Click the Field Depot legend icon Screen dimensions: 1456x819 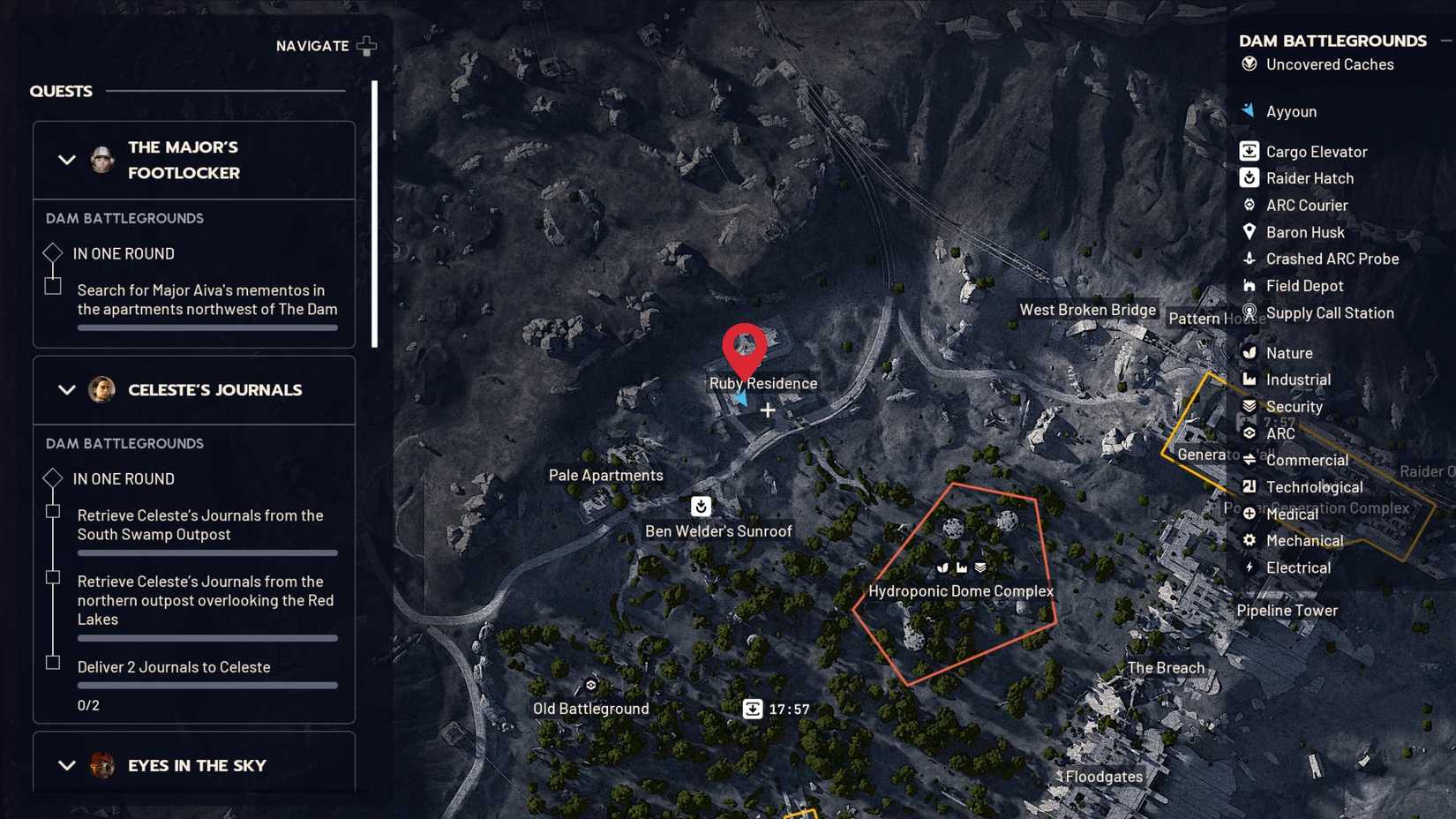[1249, 285]
